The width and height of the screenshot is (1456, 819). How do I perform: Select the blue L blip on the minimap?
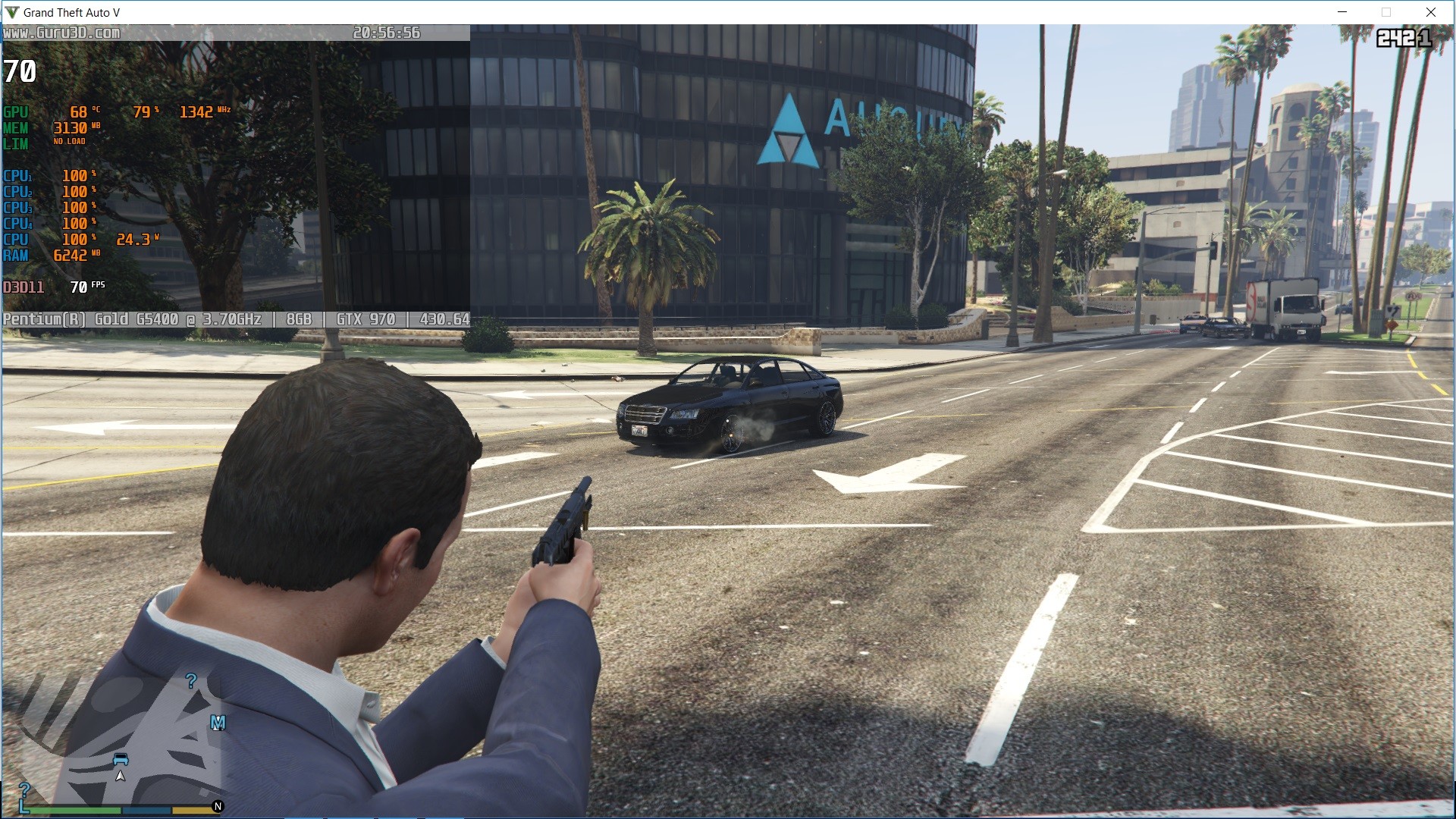(24, 805)
